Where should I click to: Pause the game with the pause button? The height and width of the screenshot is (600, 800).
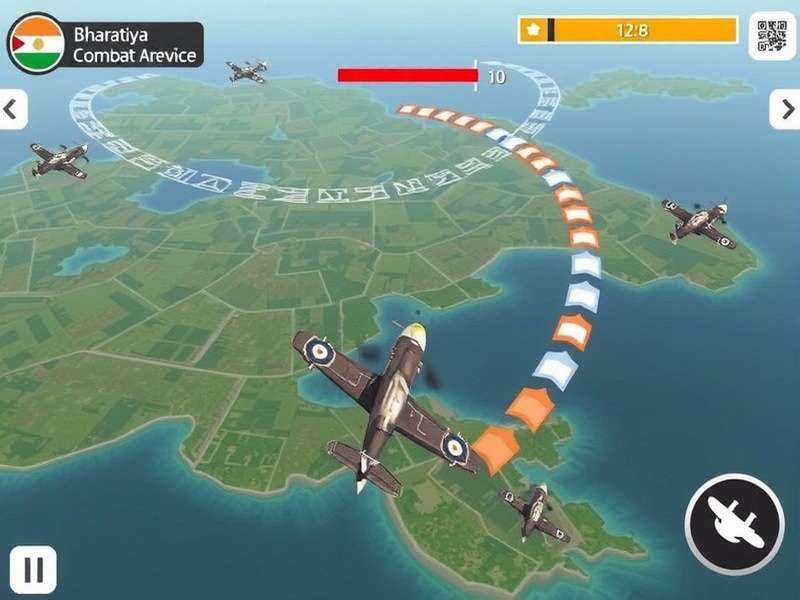pyautogui.click(x=33, y=570)
